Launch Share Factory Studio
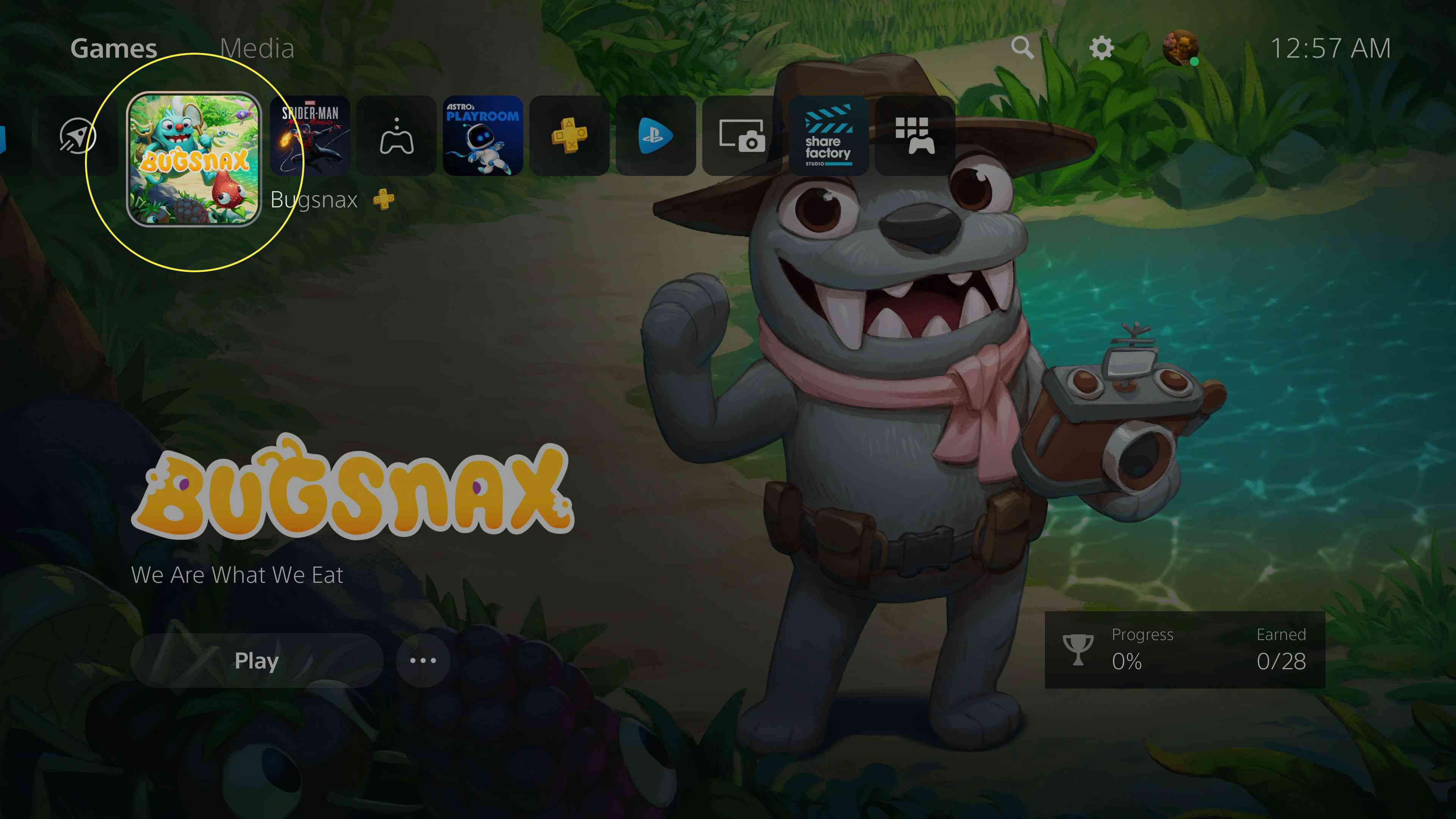1456x819 pixels. click(828, 136)
